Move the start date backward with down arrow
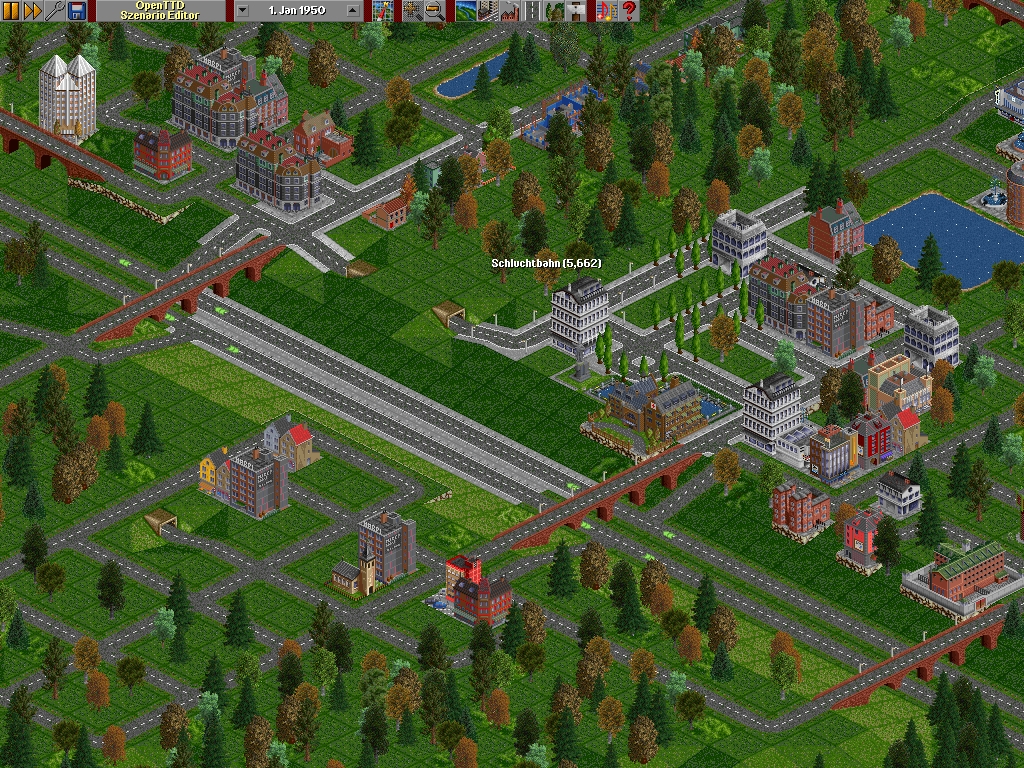 click(243, 11)
